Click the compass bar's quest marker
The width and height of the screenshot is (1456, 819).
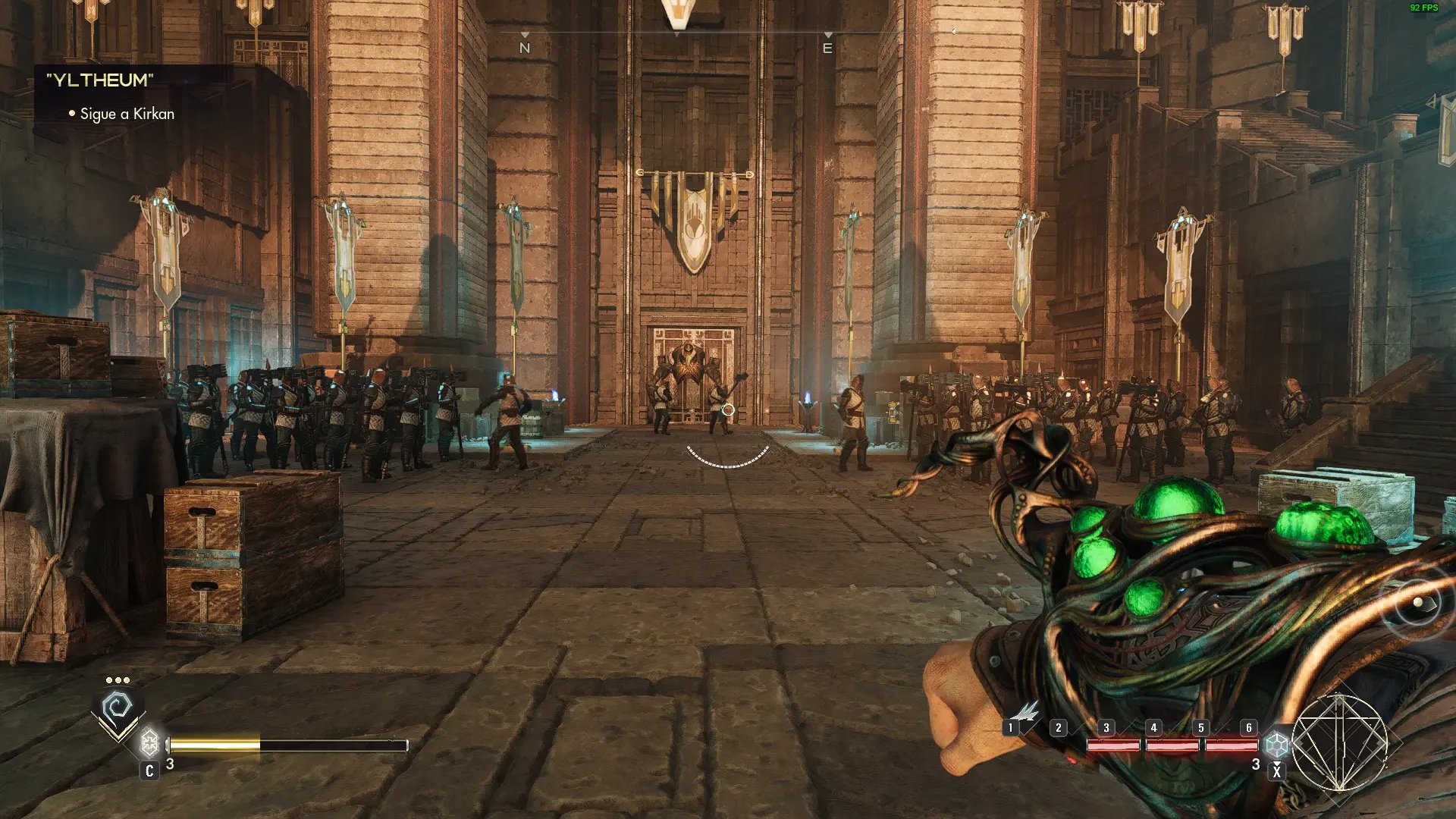click(678, 15)
